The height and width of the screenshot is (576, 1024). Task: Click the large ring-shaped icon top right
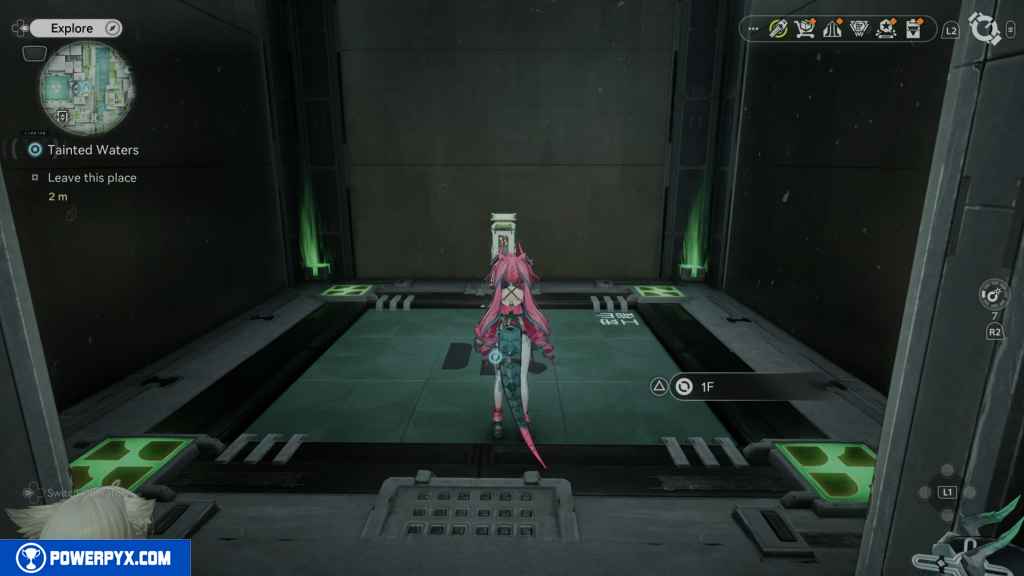coord(985,29)
